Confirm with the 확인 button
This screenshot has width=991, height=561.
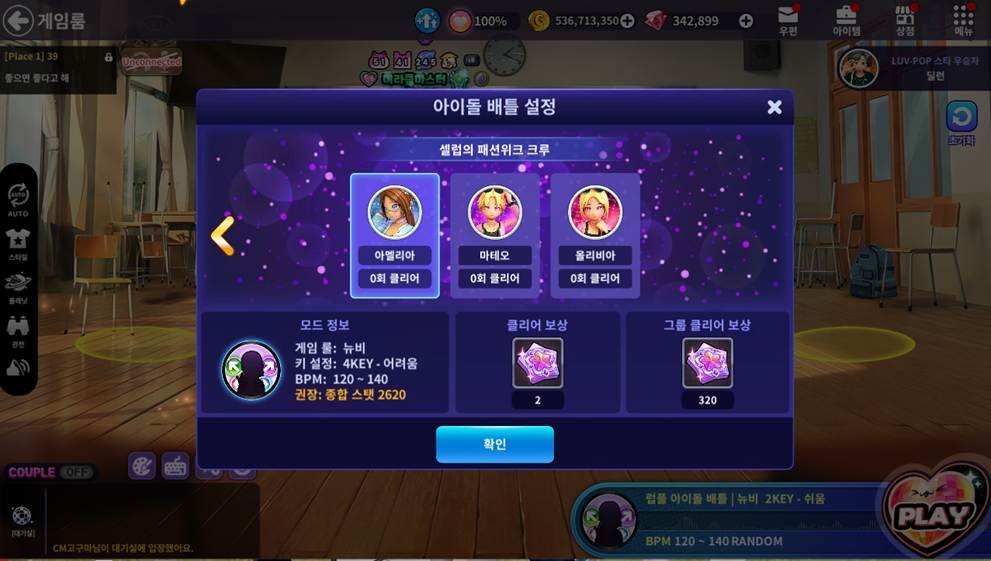494,444
